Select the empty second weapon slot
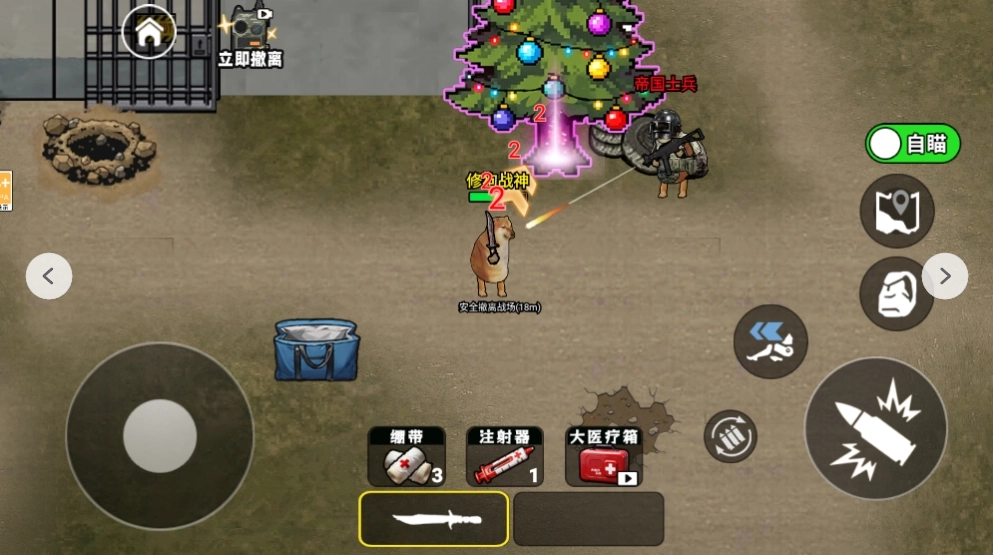Viewport: 993px width, 555px height. [588, 518]
